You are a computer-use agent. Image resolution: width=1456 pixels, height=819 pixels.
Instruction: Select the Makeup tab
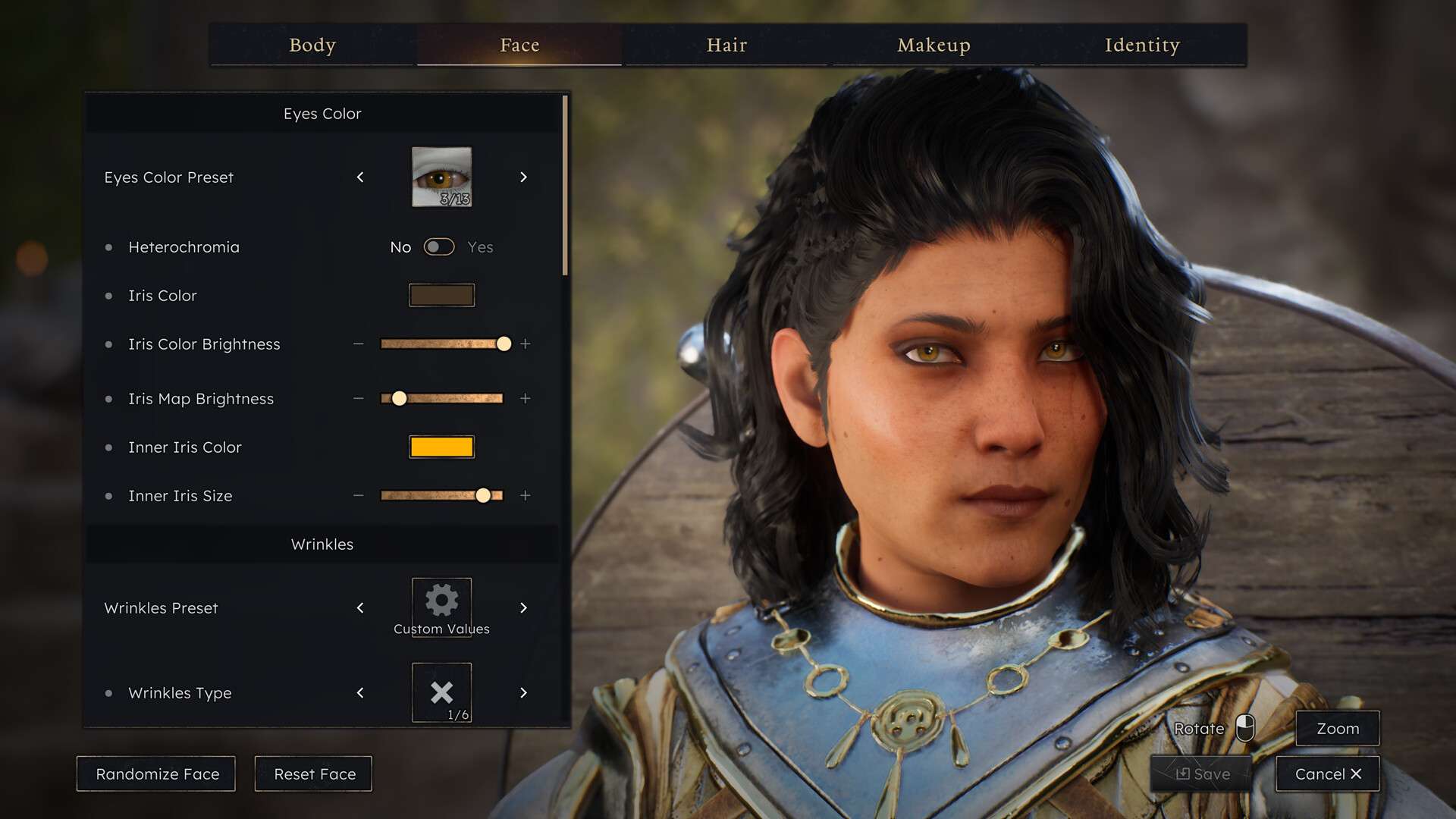(934, 45)
